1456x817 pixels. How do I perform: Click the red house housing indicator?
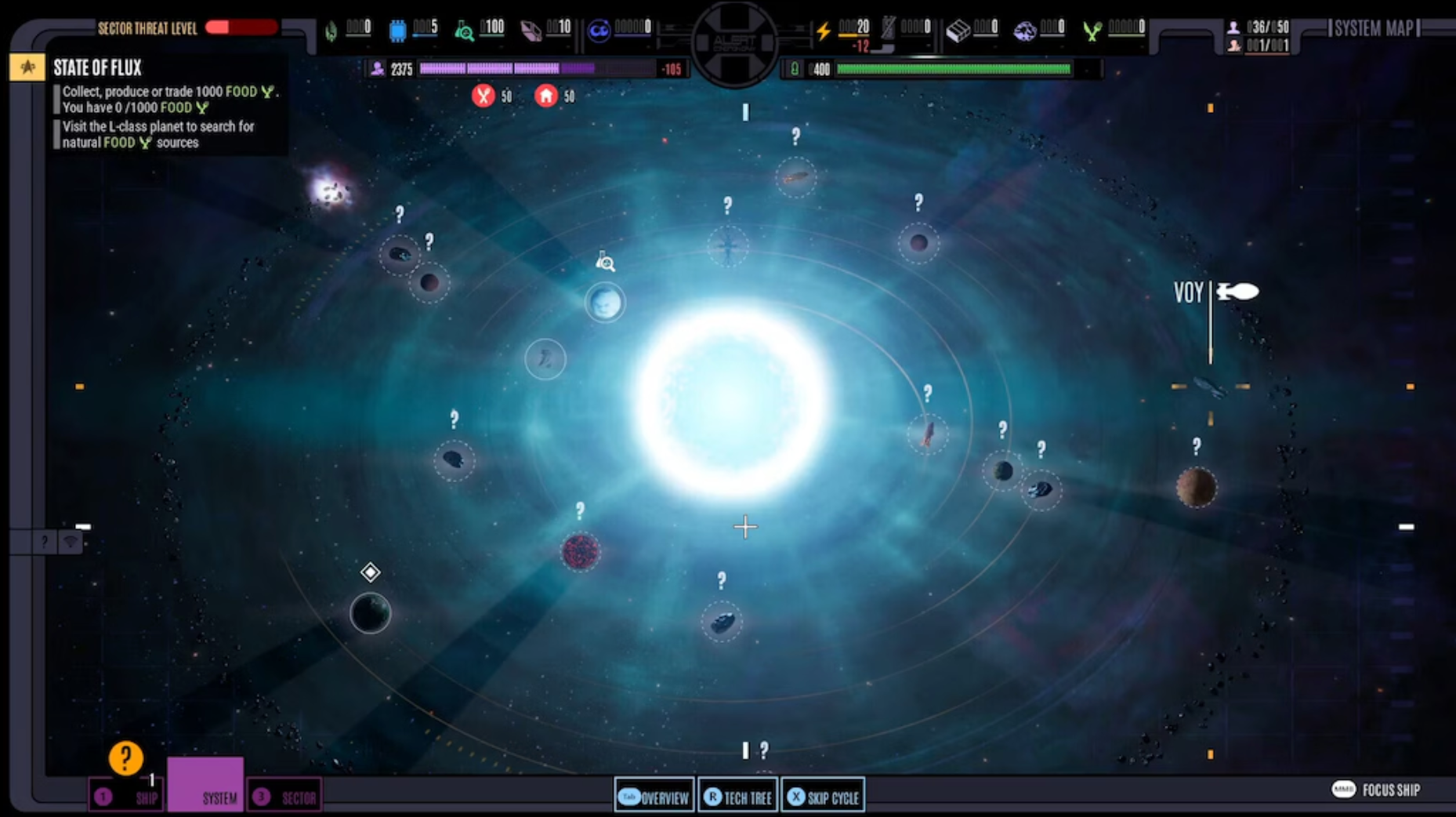[547, 96]
